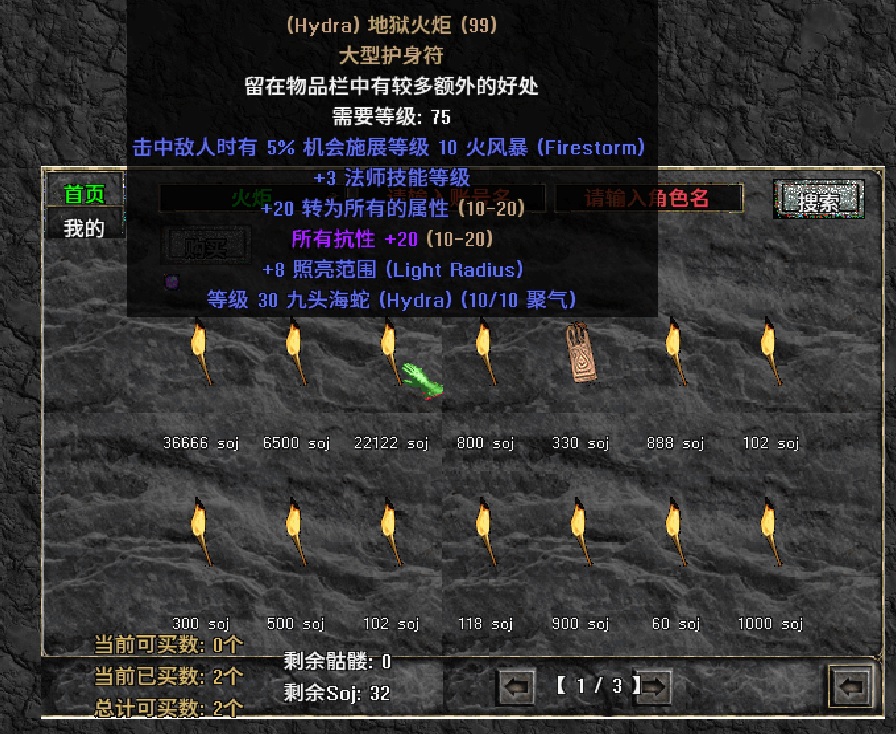Click the back arrow to exit shop
This screenshot has height=734, width=896.
tap(851, 687)
